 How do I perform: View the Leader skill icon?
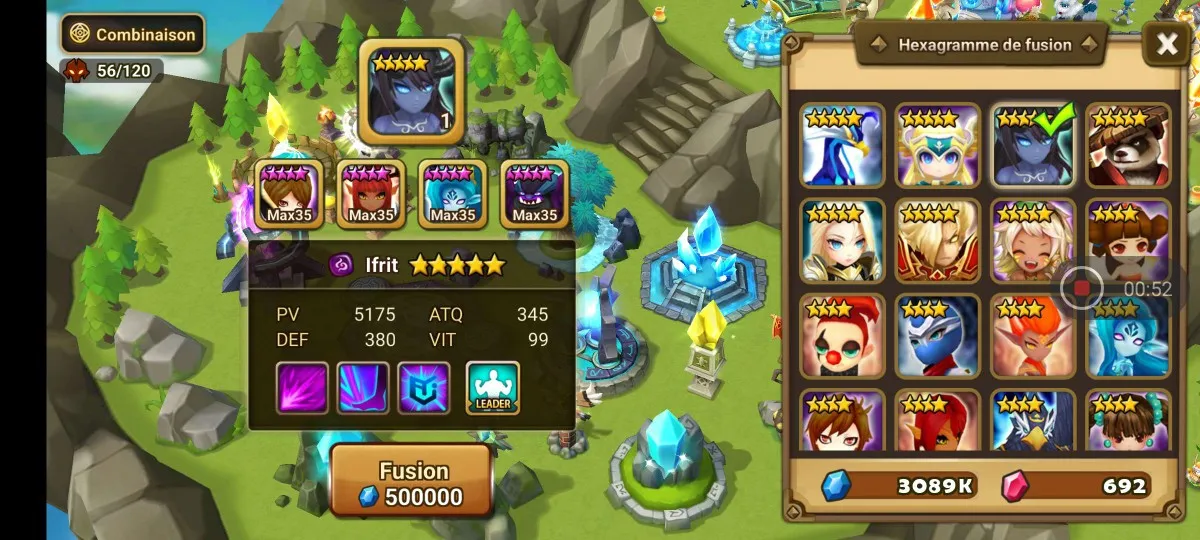point(493,388)
